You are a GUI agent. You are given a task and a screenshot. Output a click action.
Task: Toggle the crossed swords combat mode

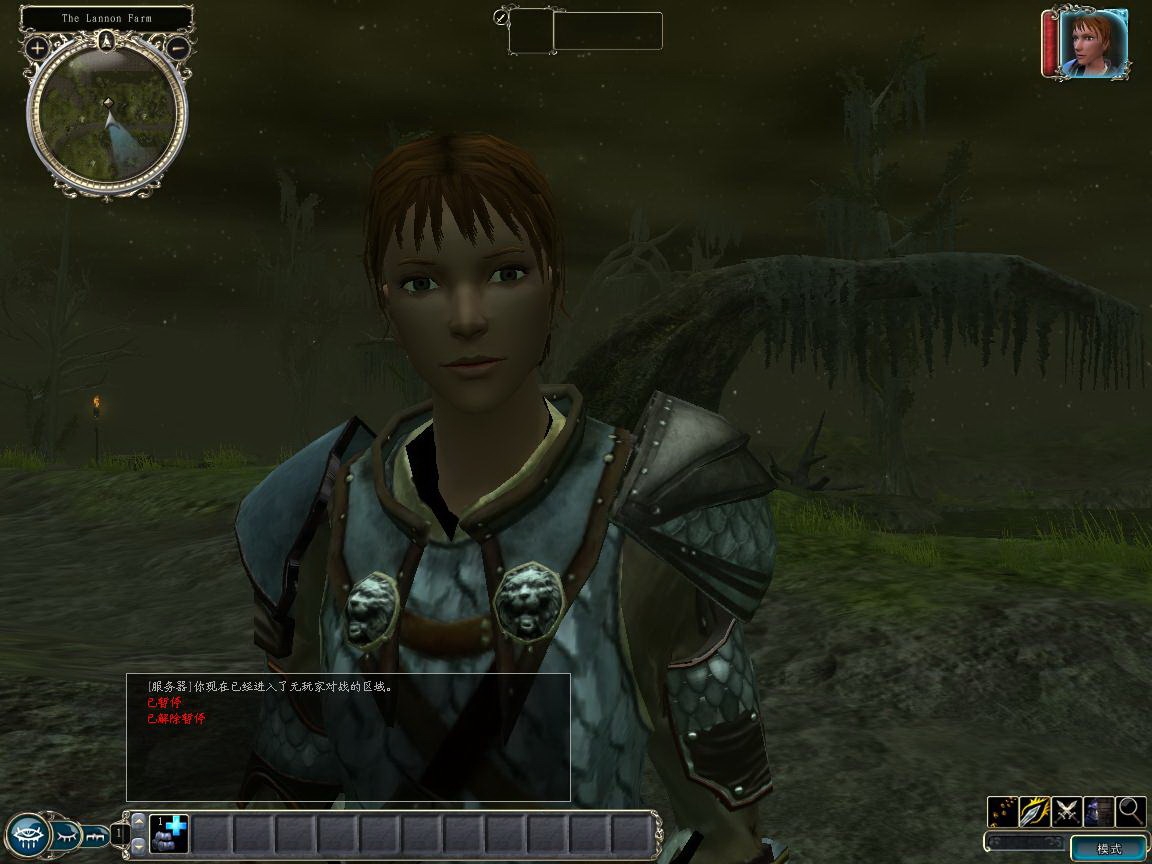coord(1067,811)
